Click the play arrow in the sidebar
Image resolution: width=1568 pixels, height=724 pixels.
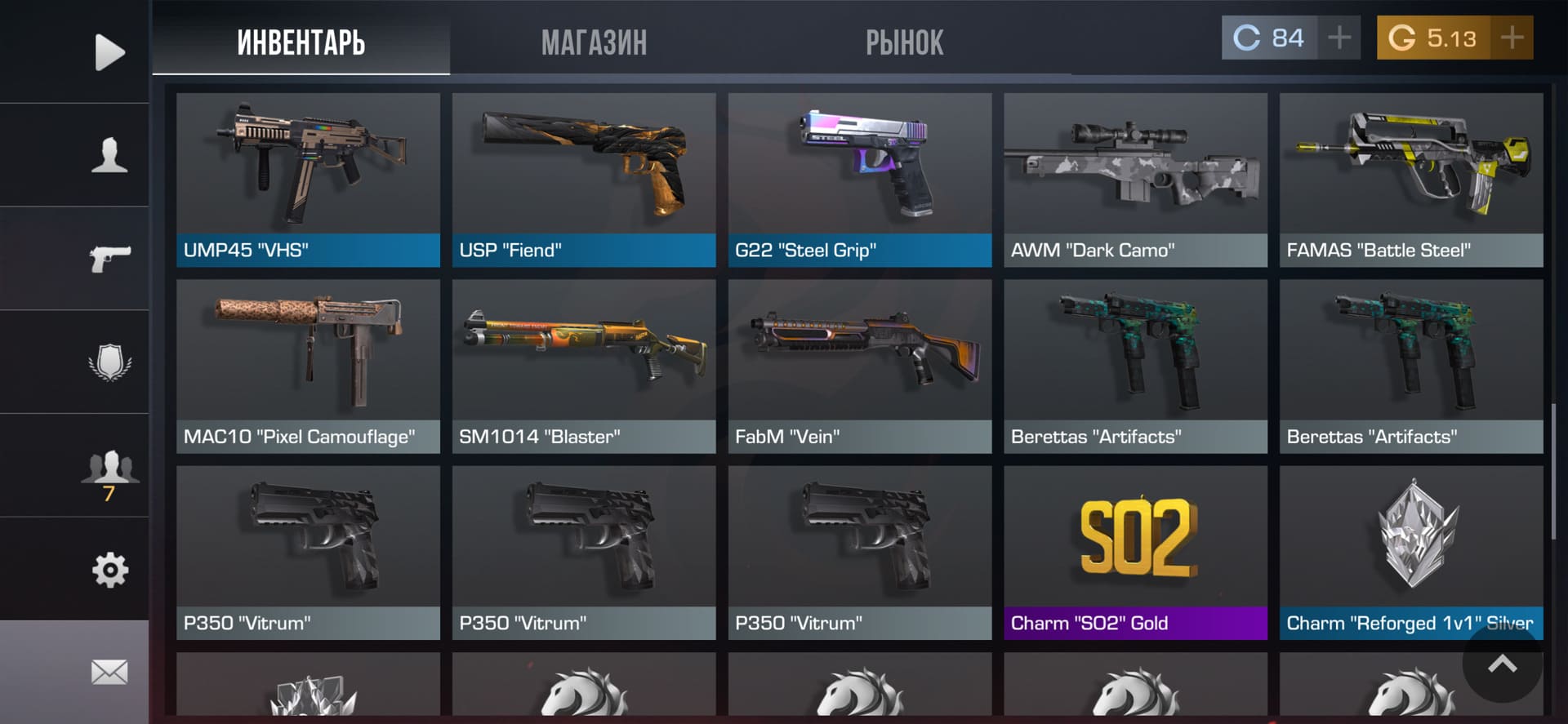click(x=109, y=52)
